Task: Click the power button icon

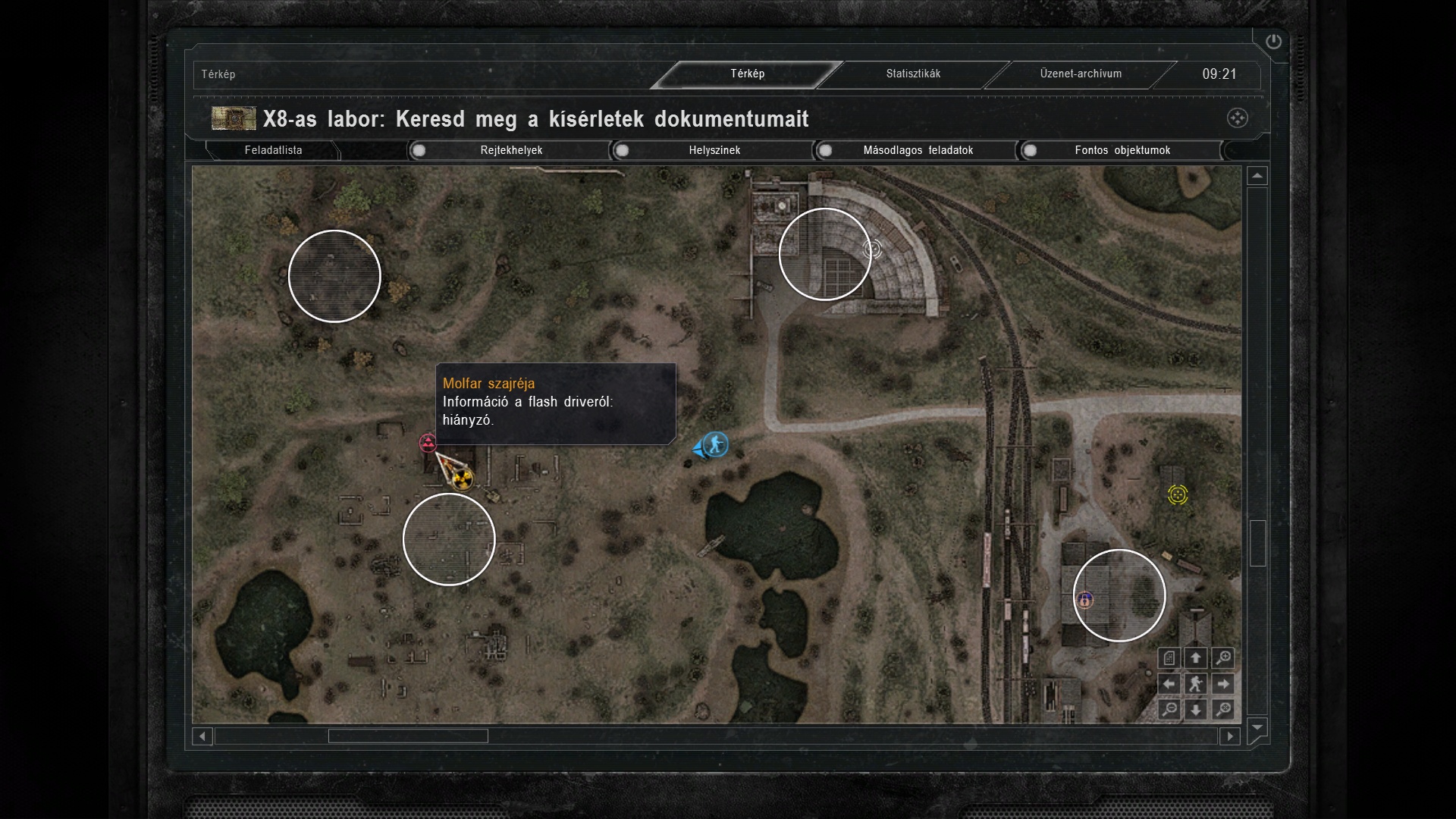Action: [x=1273, y=42]
